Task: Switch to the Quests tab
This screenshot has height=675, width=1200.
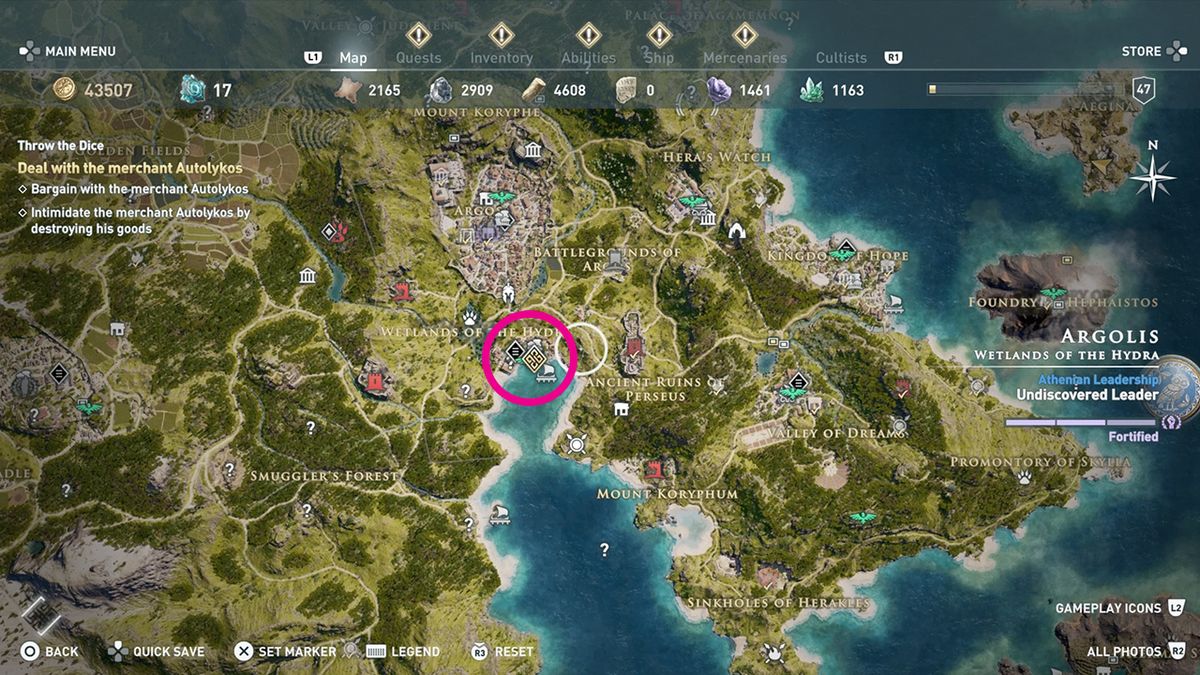Action: [418, 58]
